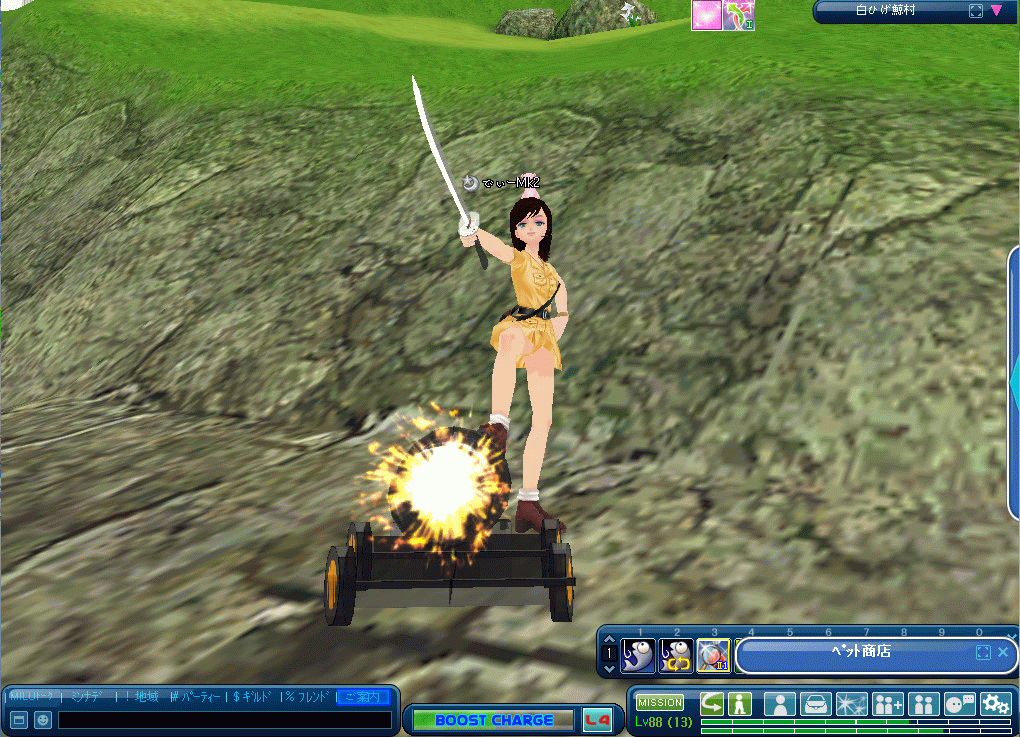Open the MISSION list
This screenshot has width=1020, height=737.
pos(660,703)
